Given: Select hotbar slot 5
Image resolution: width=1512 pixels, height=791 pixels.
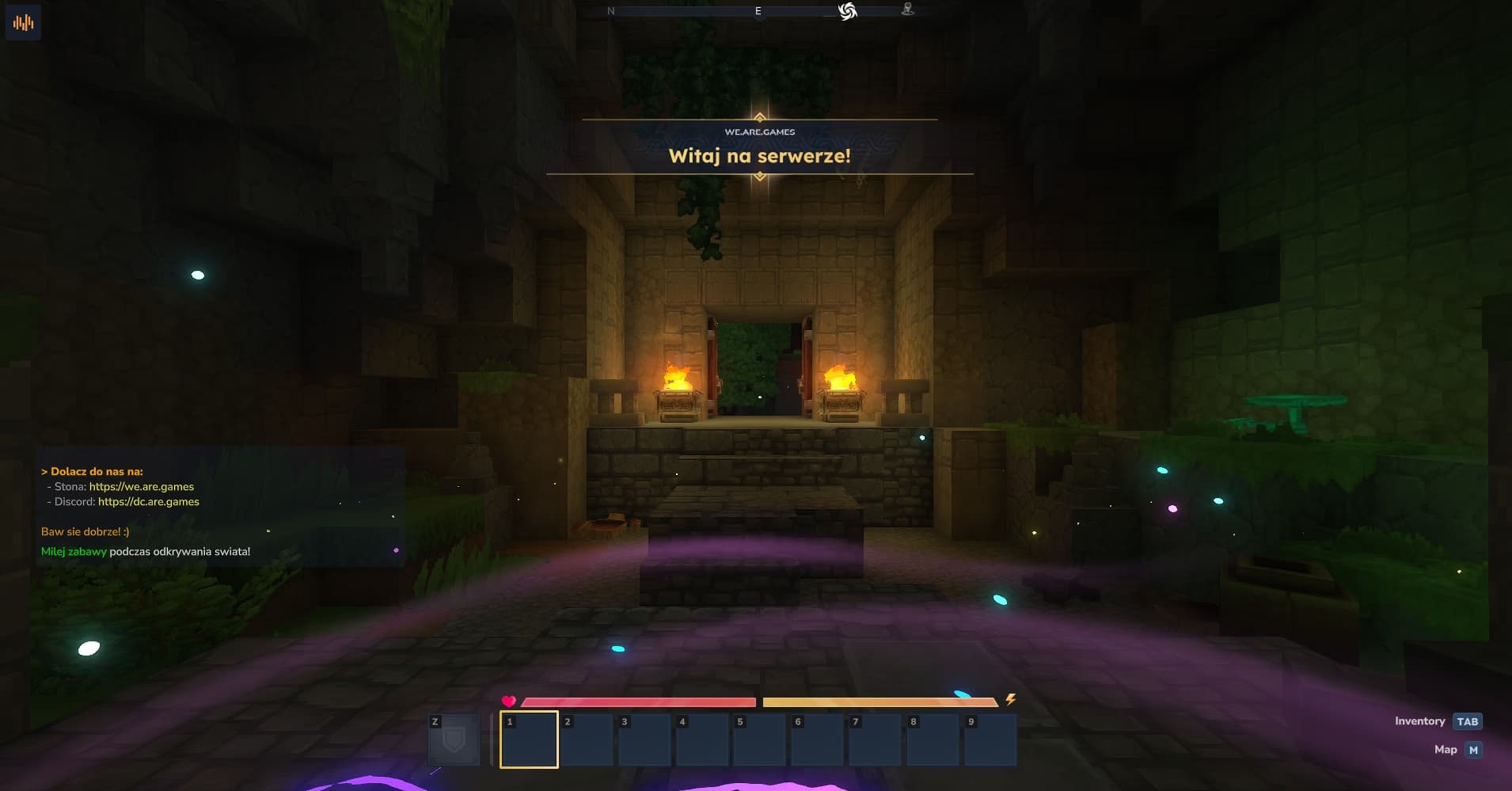Looking at the screenshot, I should point(762,740).
